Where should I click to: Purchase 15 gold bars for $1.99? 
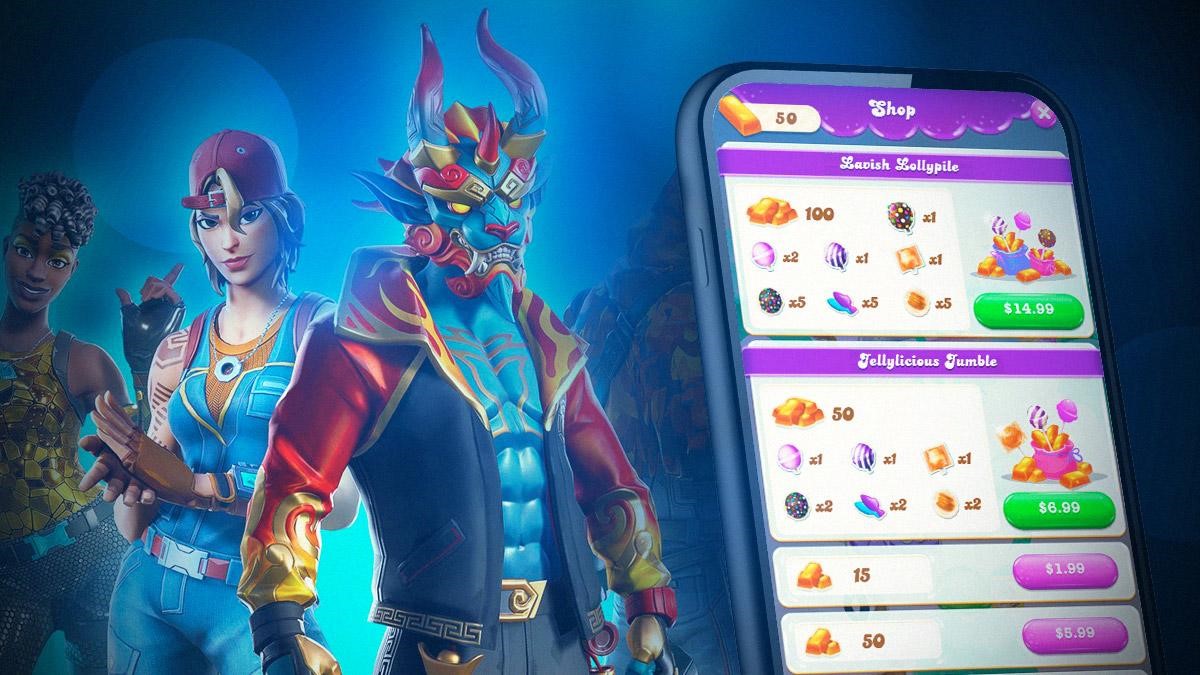pyautogui.click(x=1065, y=571)
